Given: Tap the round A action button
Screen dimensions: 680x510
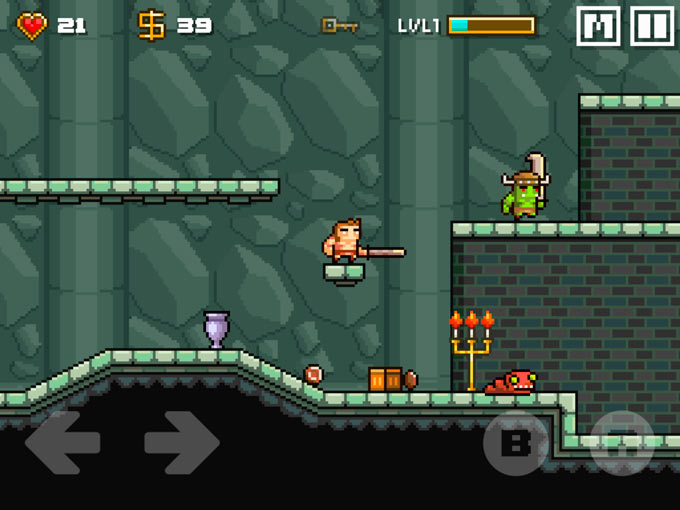Looking at the screenshot, I should (621, 443).
